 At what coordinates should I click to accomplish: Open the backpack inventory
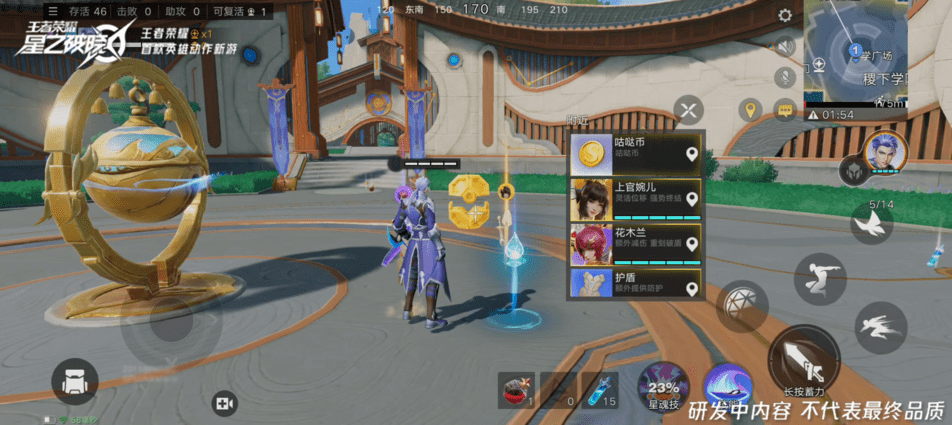point(75,382)
